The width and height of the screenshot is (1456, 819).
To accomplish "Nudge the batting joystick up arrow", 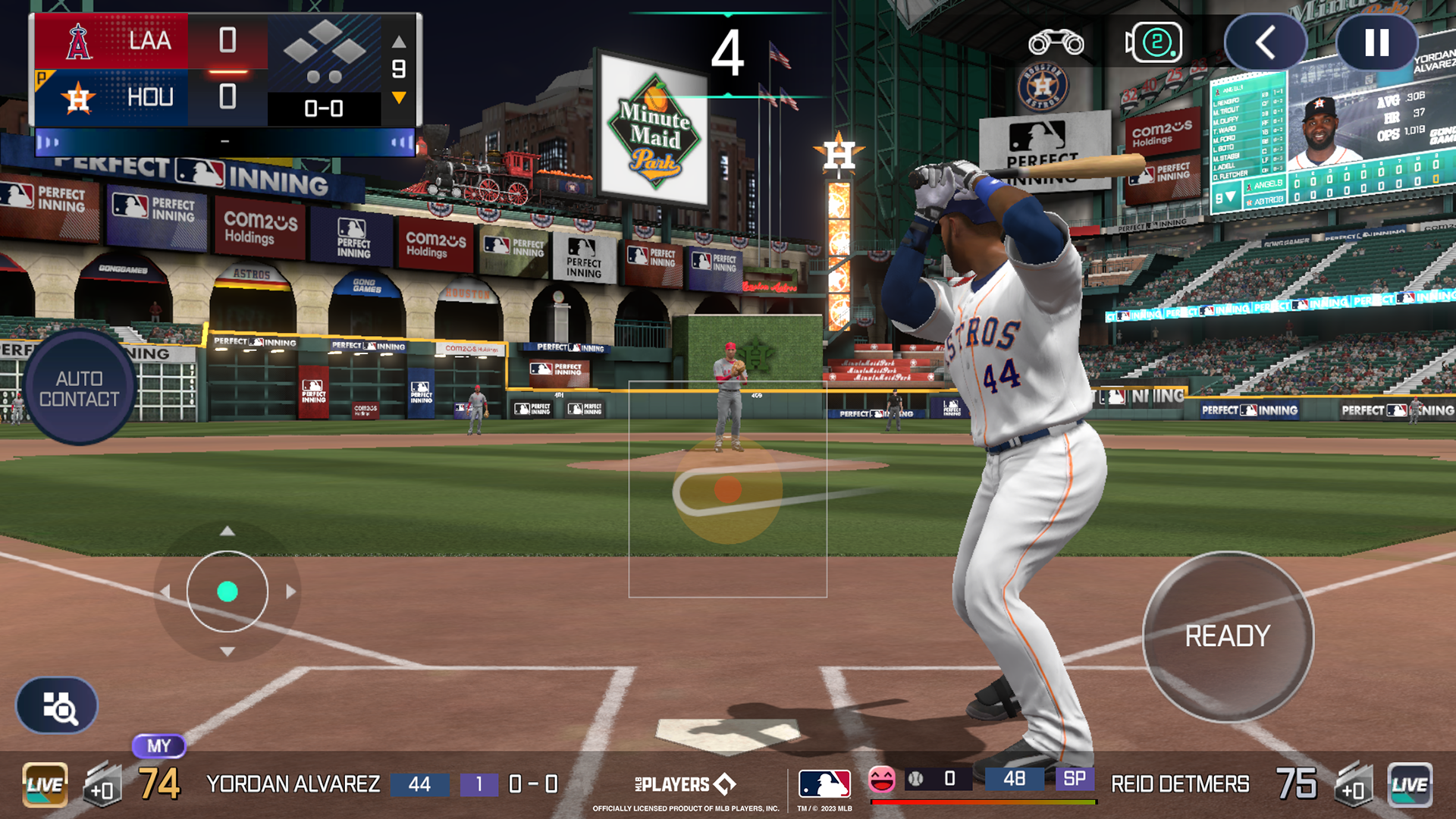I will [x=227, y=531].
